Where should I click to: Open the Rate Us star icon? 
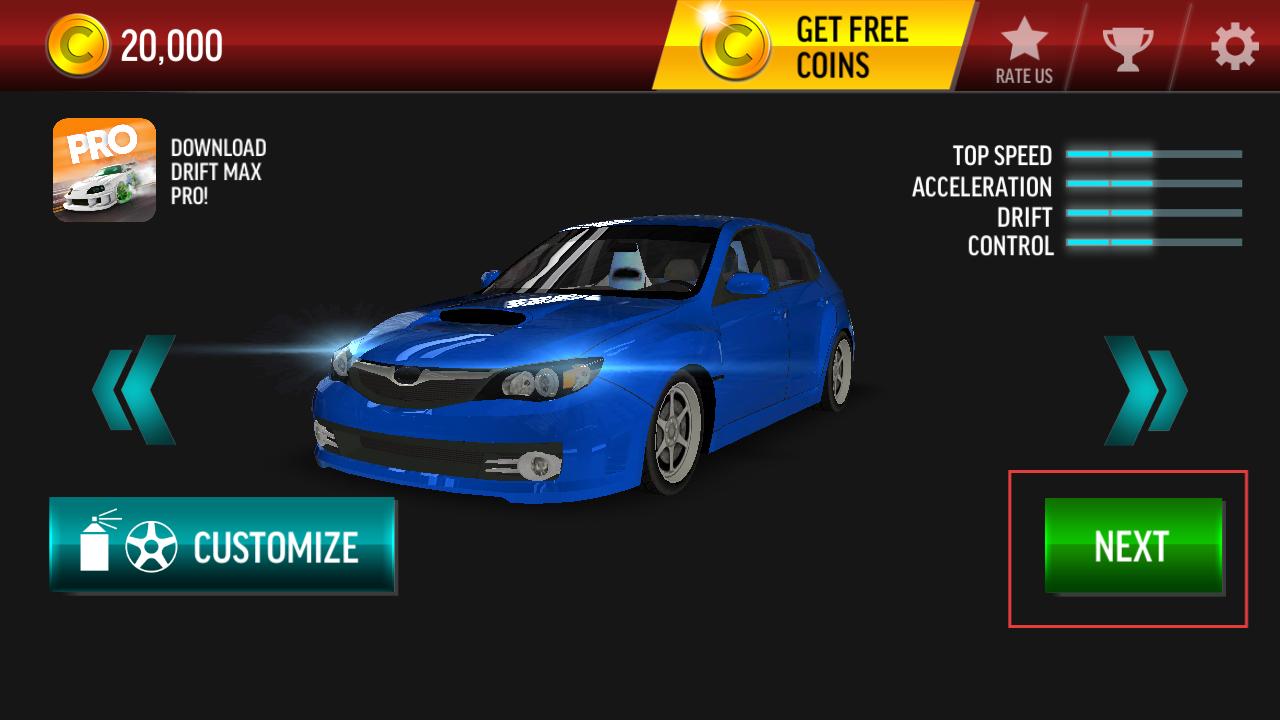pos(1024,48)
